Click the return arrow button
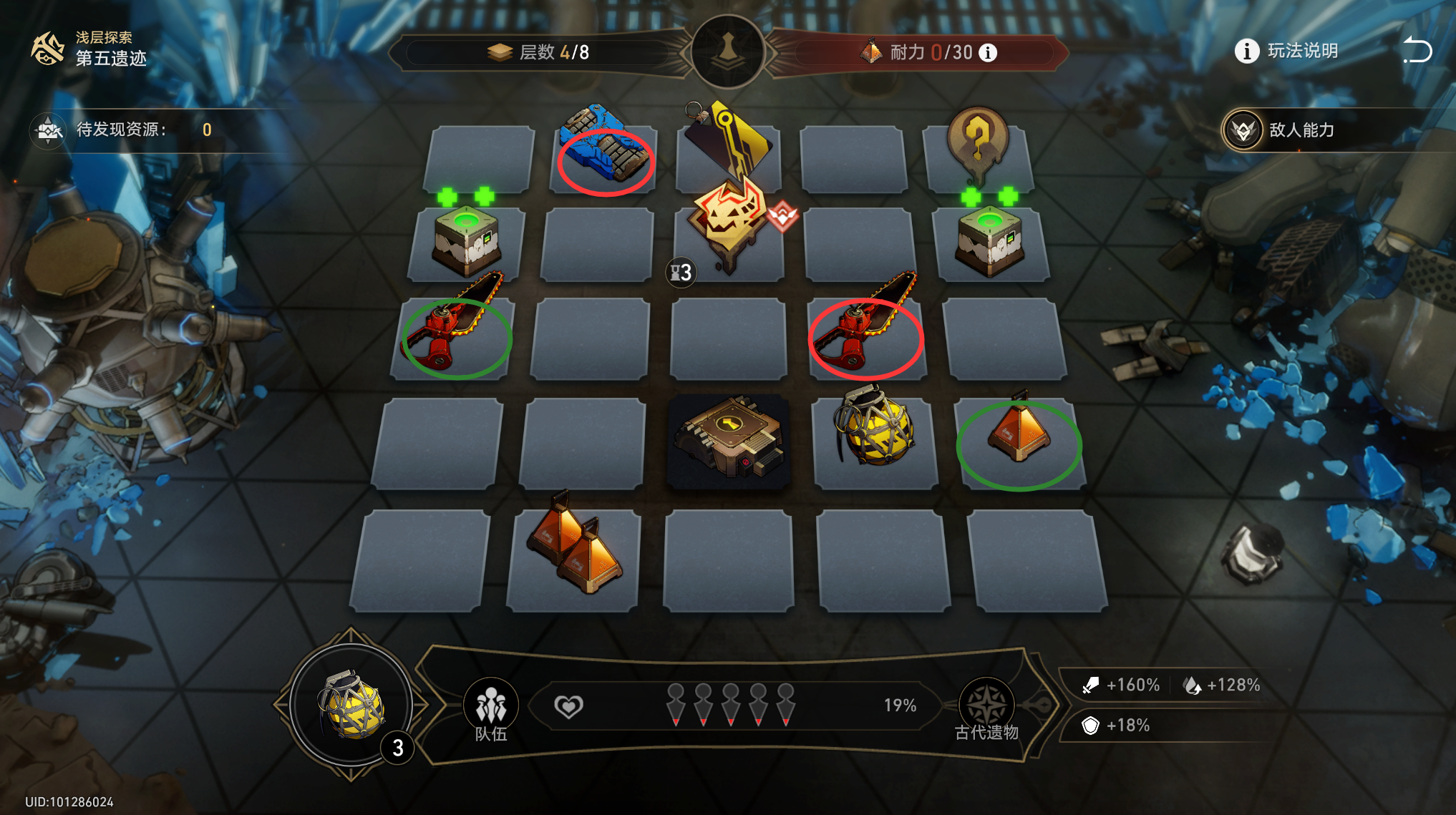 click(x=1417, y=50)
